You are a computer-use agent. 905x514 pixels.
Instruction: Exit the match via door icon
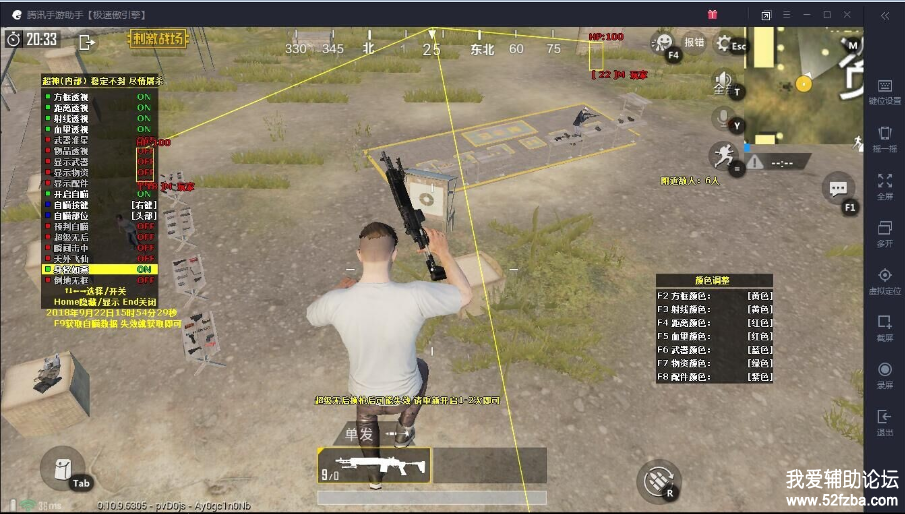click(x=87, y=41)
